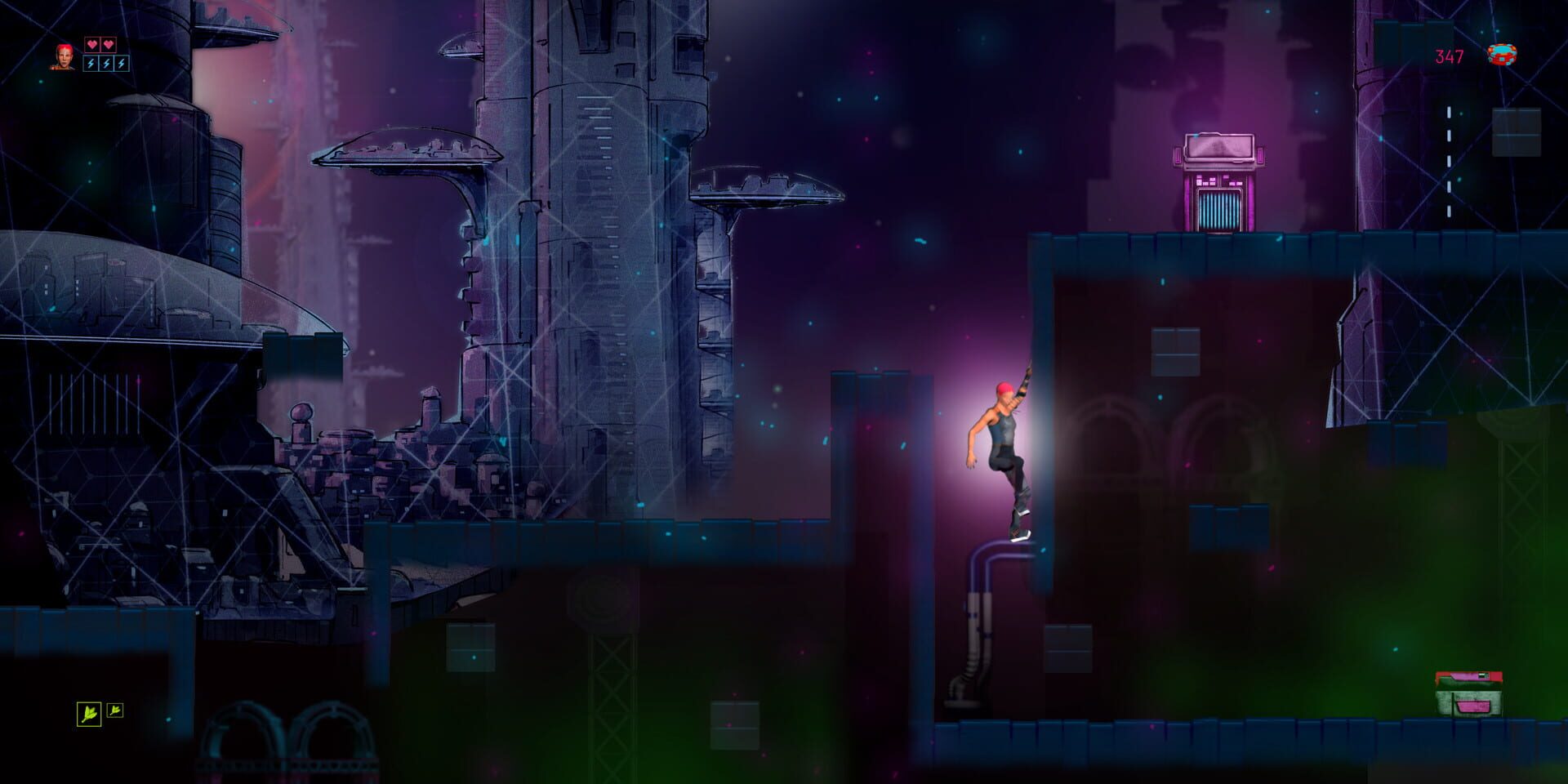This screenshot has height=784, width=1568.
Task: Select the character portrait in the HUD
Action: tap(62, 57)
